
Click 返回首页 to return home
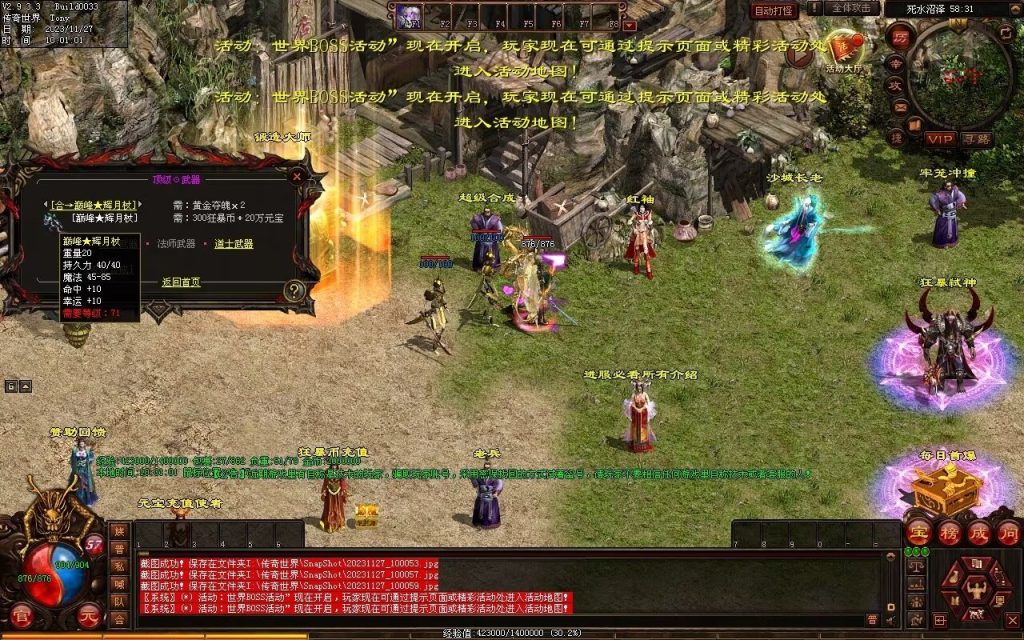181,282
